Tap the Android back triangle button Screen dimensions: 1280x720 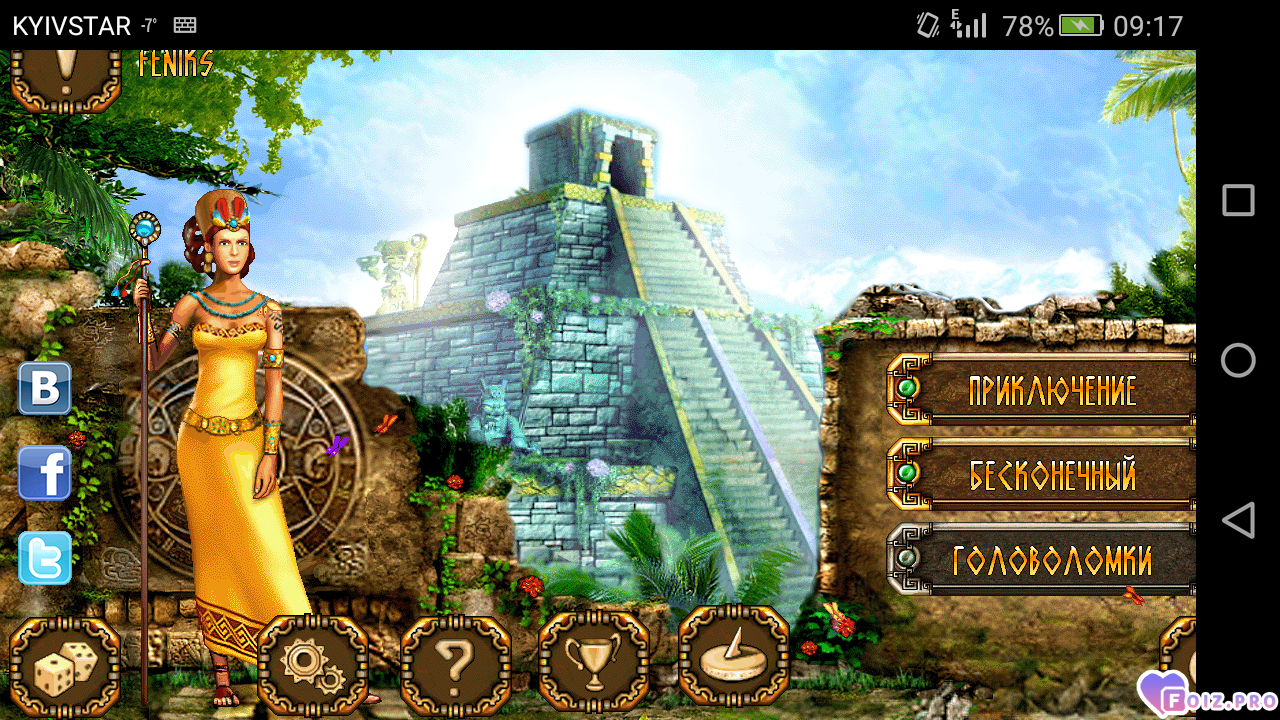click(x=1238, y=520)
